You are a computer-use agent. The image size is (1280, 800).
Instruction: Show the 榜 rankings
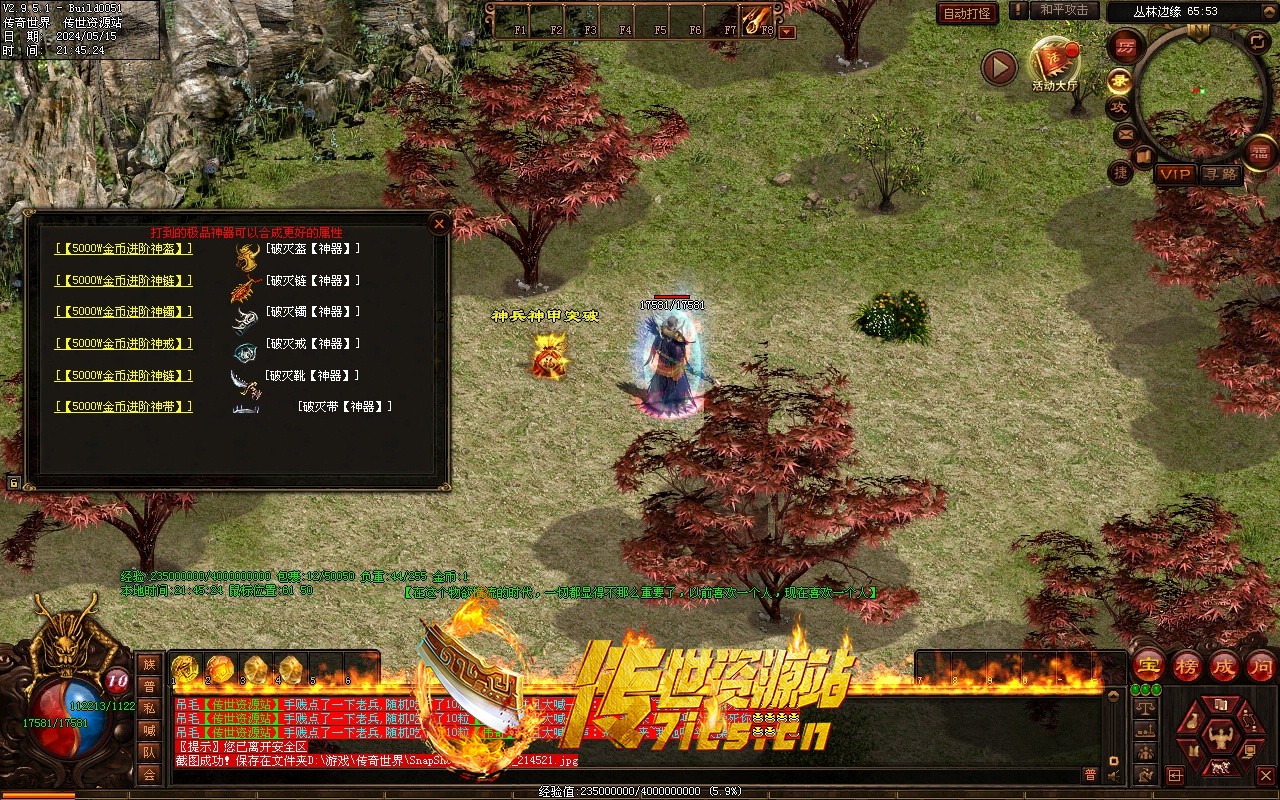tap(1187, 665)
